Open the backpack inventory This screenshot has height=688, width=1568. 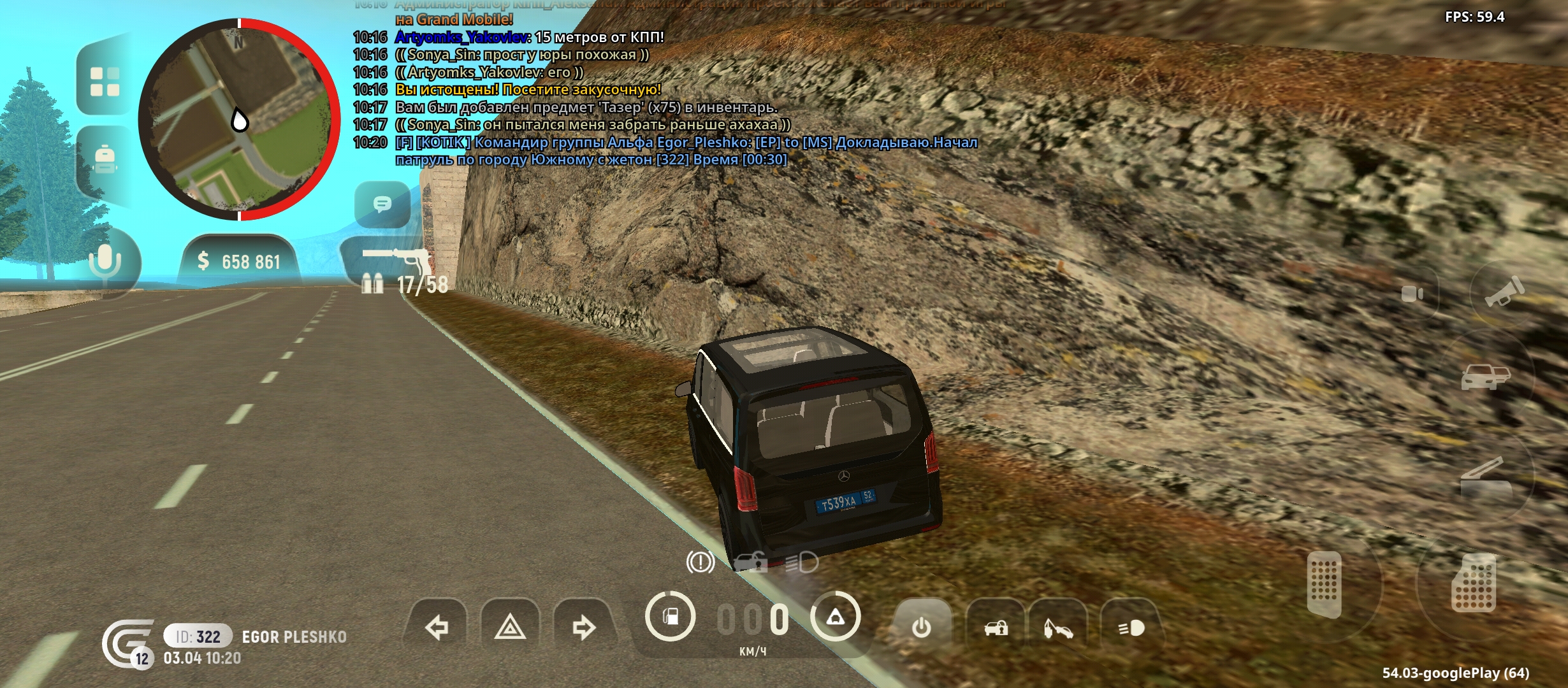[105, 159]
